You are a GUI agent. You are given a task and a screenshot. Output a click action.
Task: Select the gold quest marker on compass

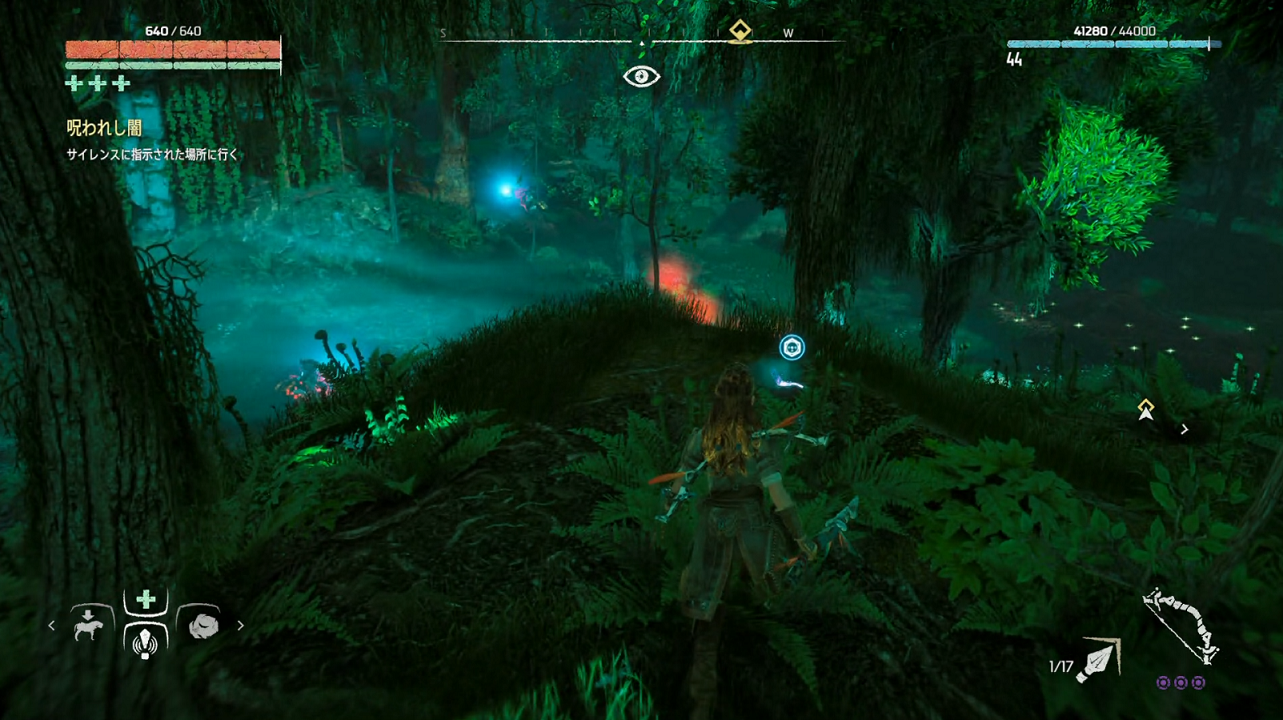740,31
